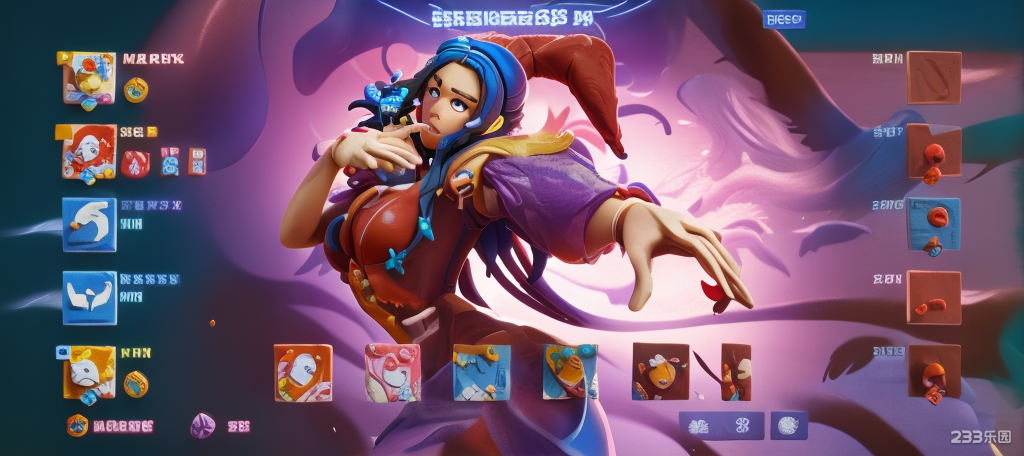Select the bottom-left portrait labeled NAN
Screen dimensions: 1024x456
coord(89,372)
